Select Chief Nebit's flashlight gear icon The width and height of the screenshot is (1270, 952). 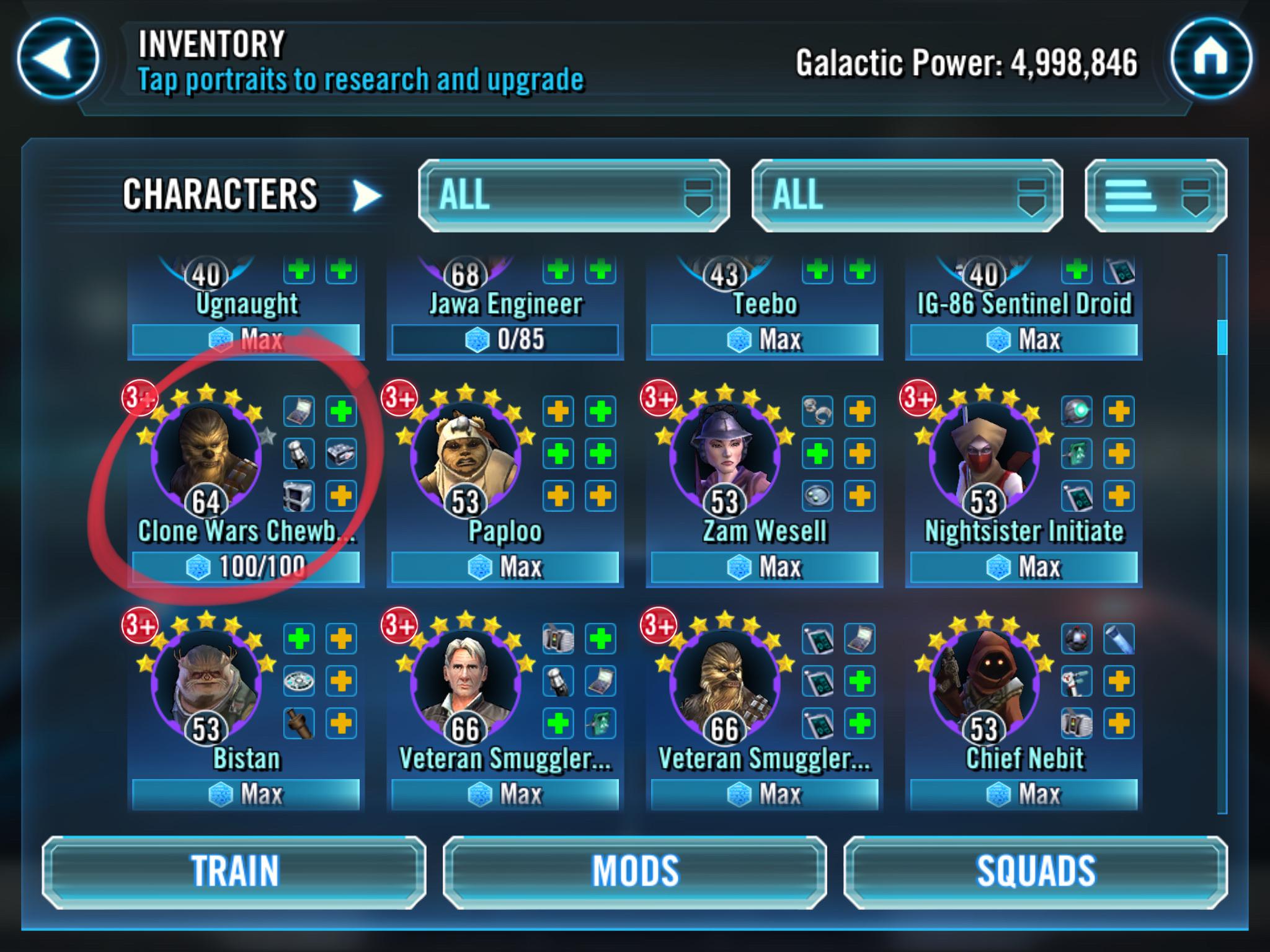pos(1119,638)
